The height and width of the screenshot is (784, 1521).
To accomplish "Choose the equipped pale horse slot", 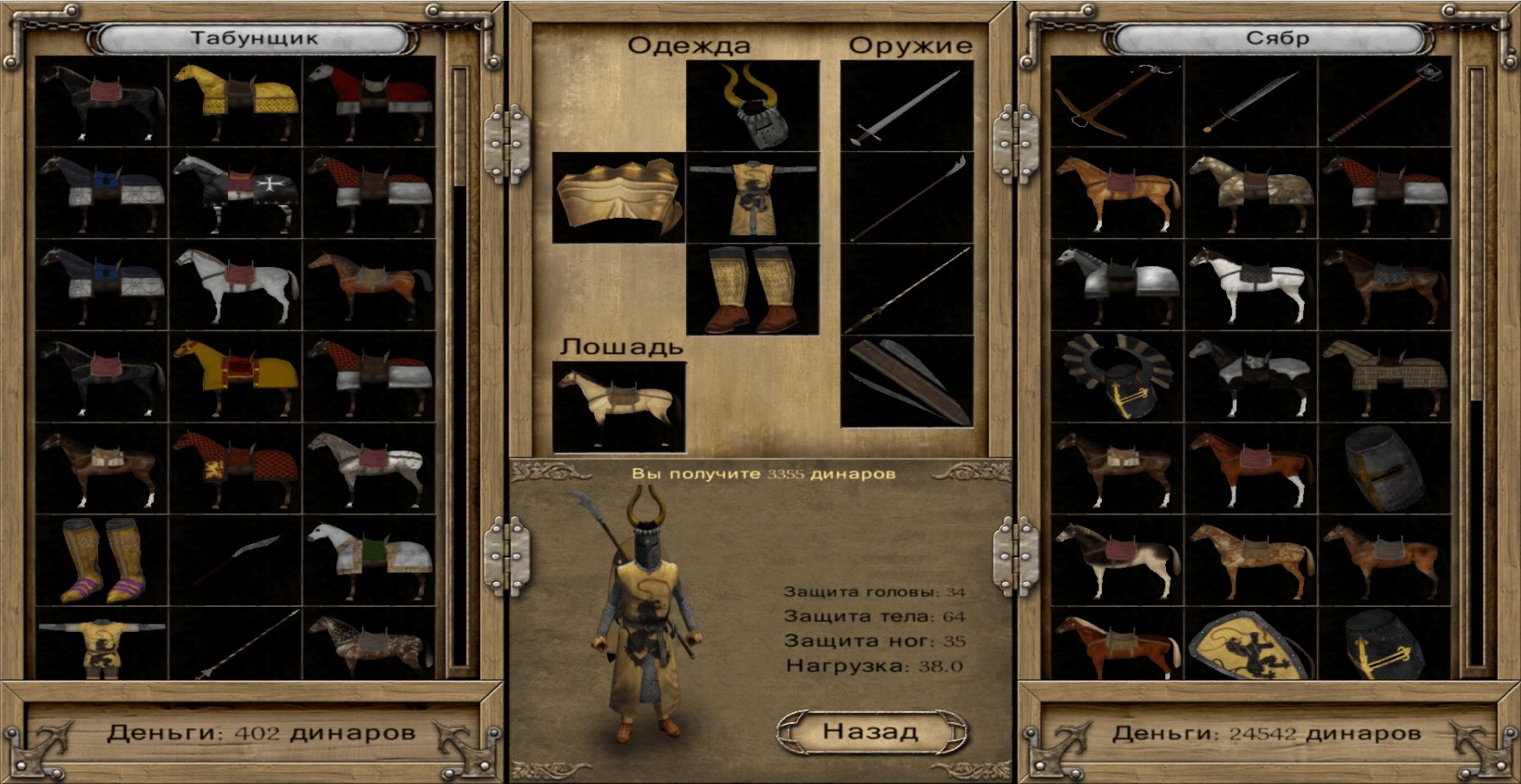I will 619,407.
